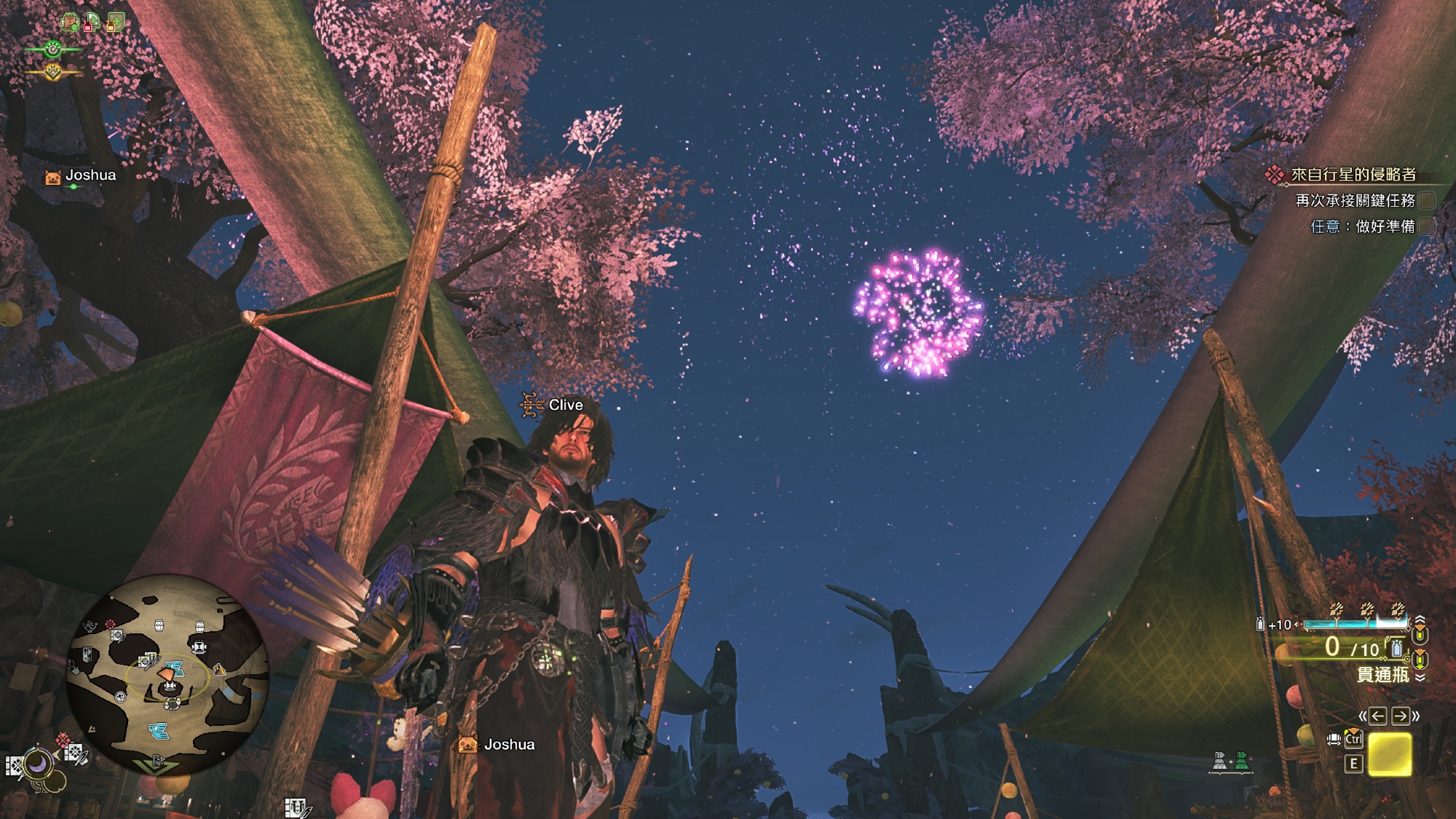Select Joshua's Palico entry in party list
The width and height of the screenshot is (1456, 819).
pyautogui.click(x=80, y=175)
